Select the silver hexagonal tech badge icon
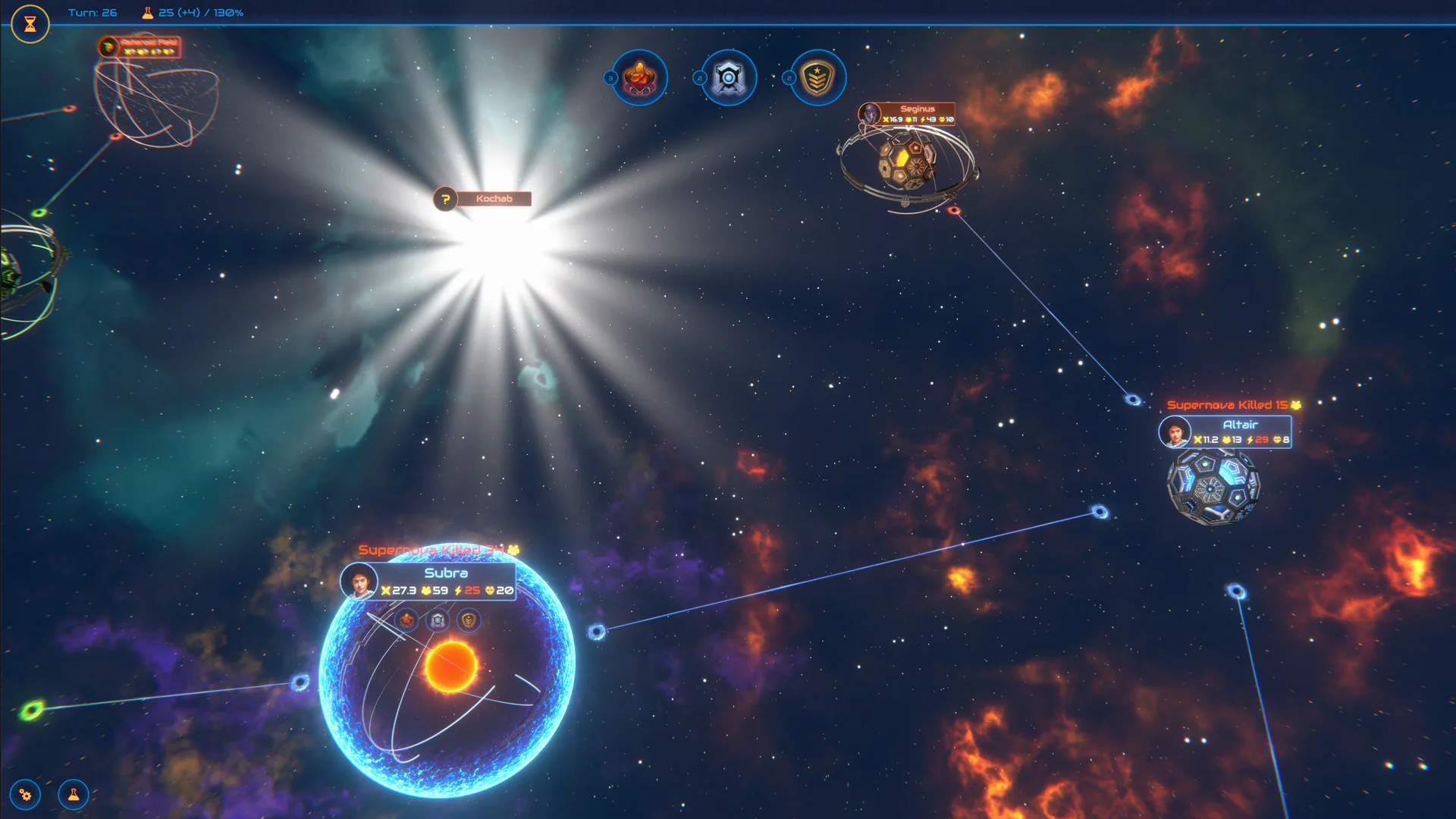Image resolution: width=1456 pixels, height=819 pixels. tap(729, 77)
